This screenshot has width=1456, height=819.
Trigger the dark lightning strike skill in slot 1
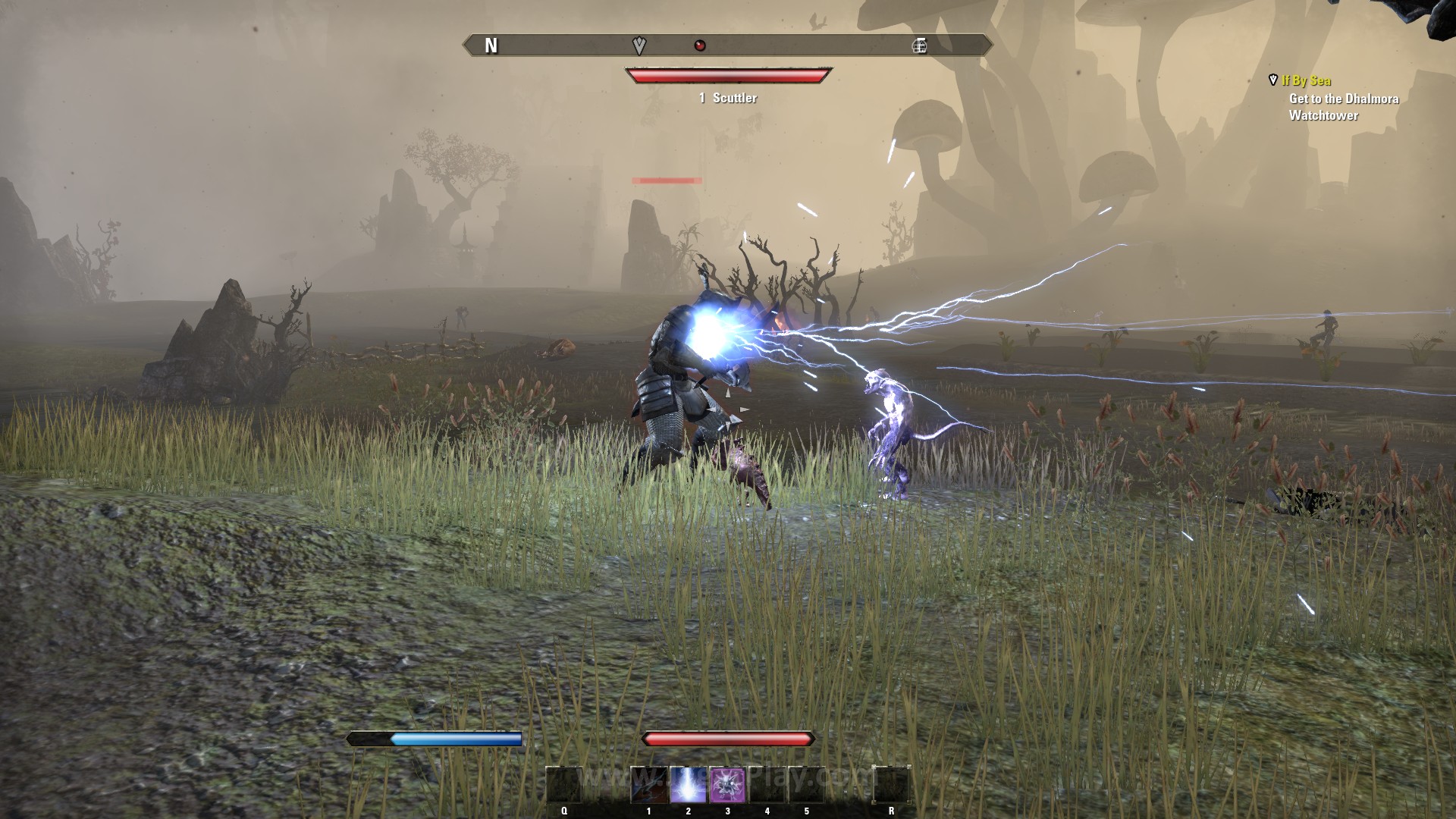pos(649,785)
